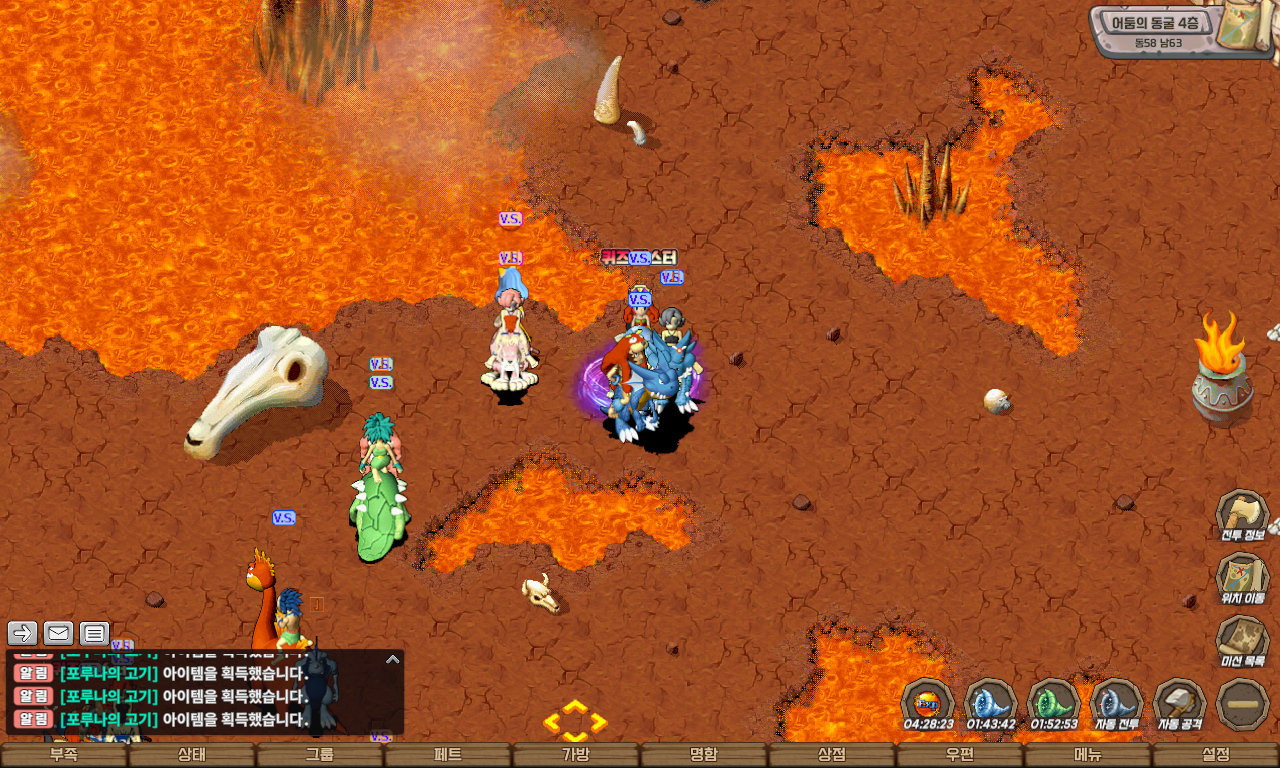
Task: Expand the chat log with the up arrow
Action: click(x=393, y=660)
